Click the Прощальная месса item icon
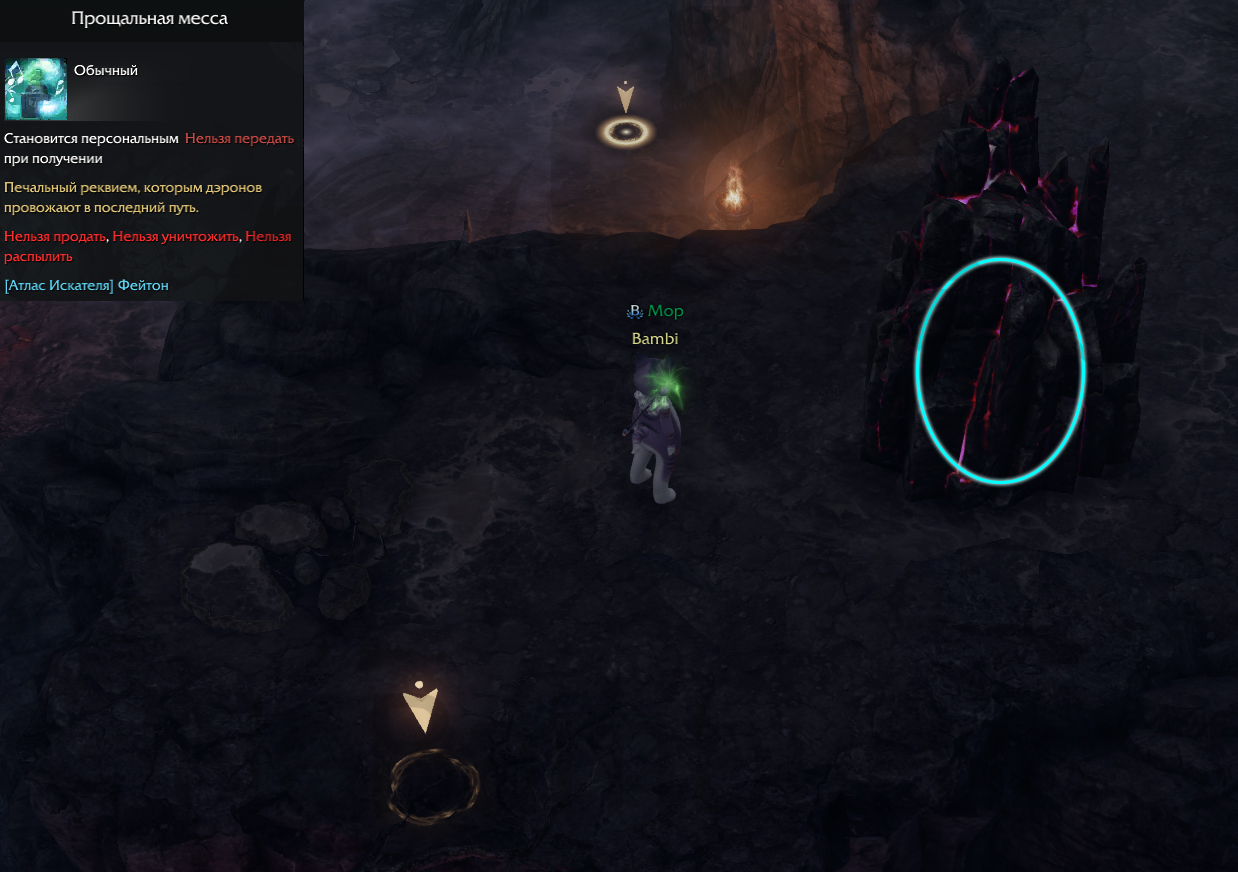 click(x=36, y=88)
